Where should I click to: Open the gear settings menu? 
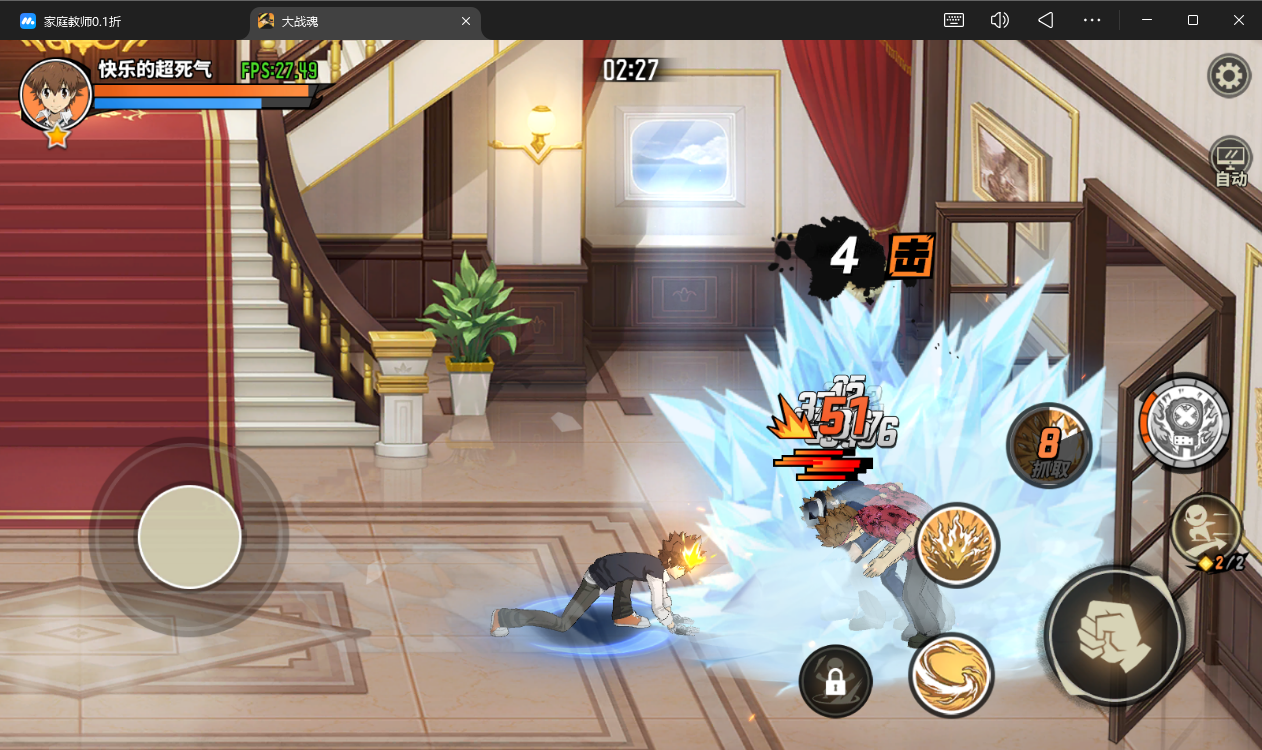tap(1229, 75)
